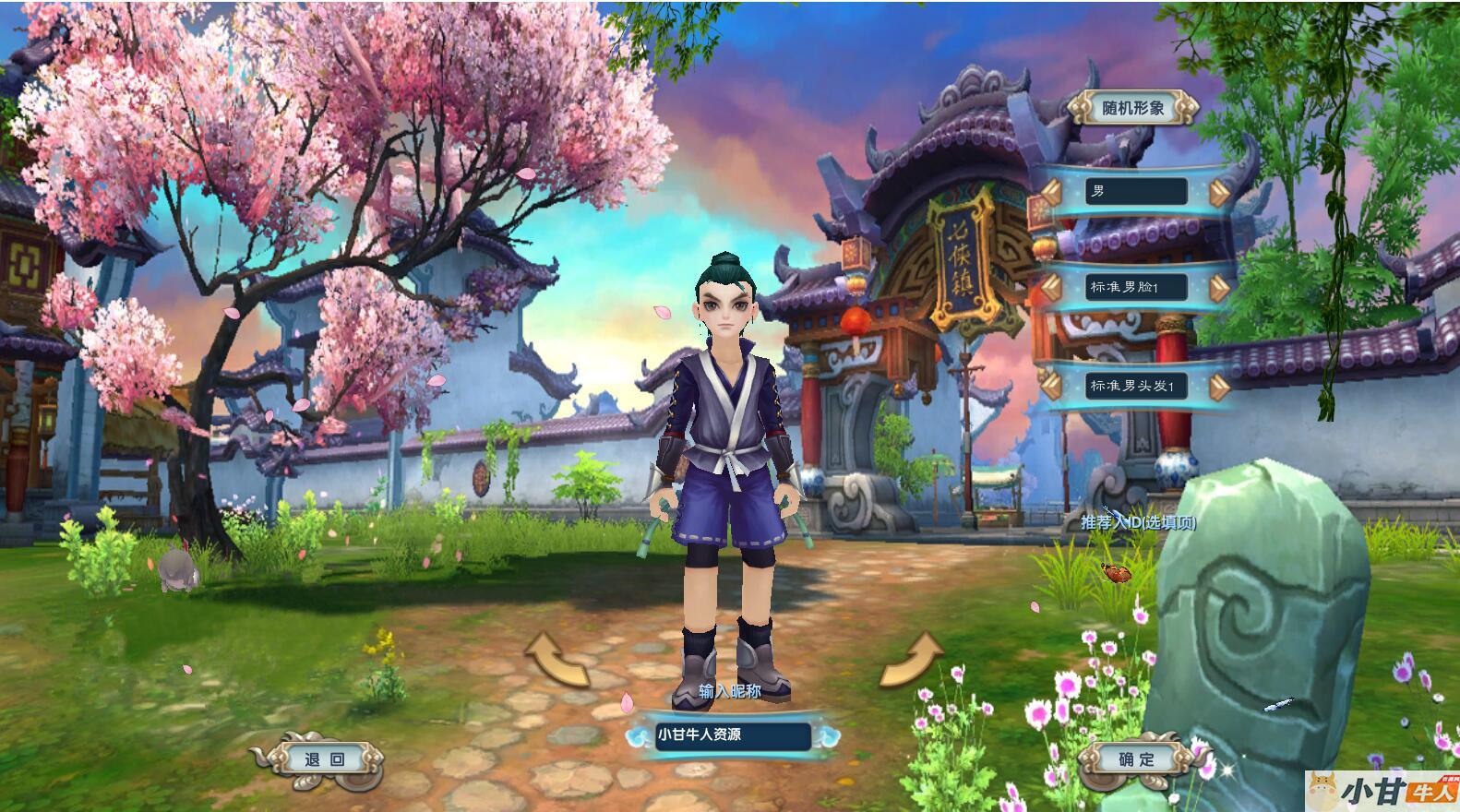Screen dimensions: 1460x812
Task: Click the nickname input field 小甘牛人资源
Action: point(733,735)
